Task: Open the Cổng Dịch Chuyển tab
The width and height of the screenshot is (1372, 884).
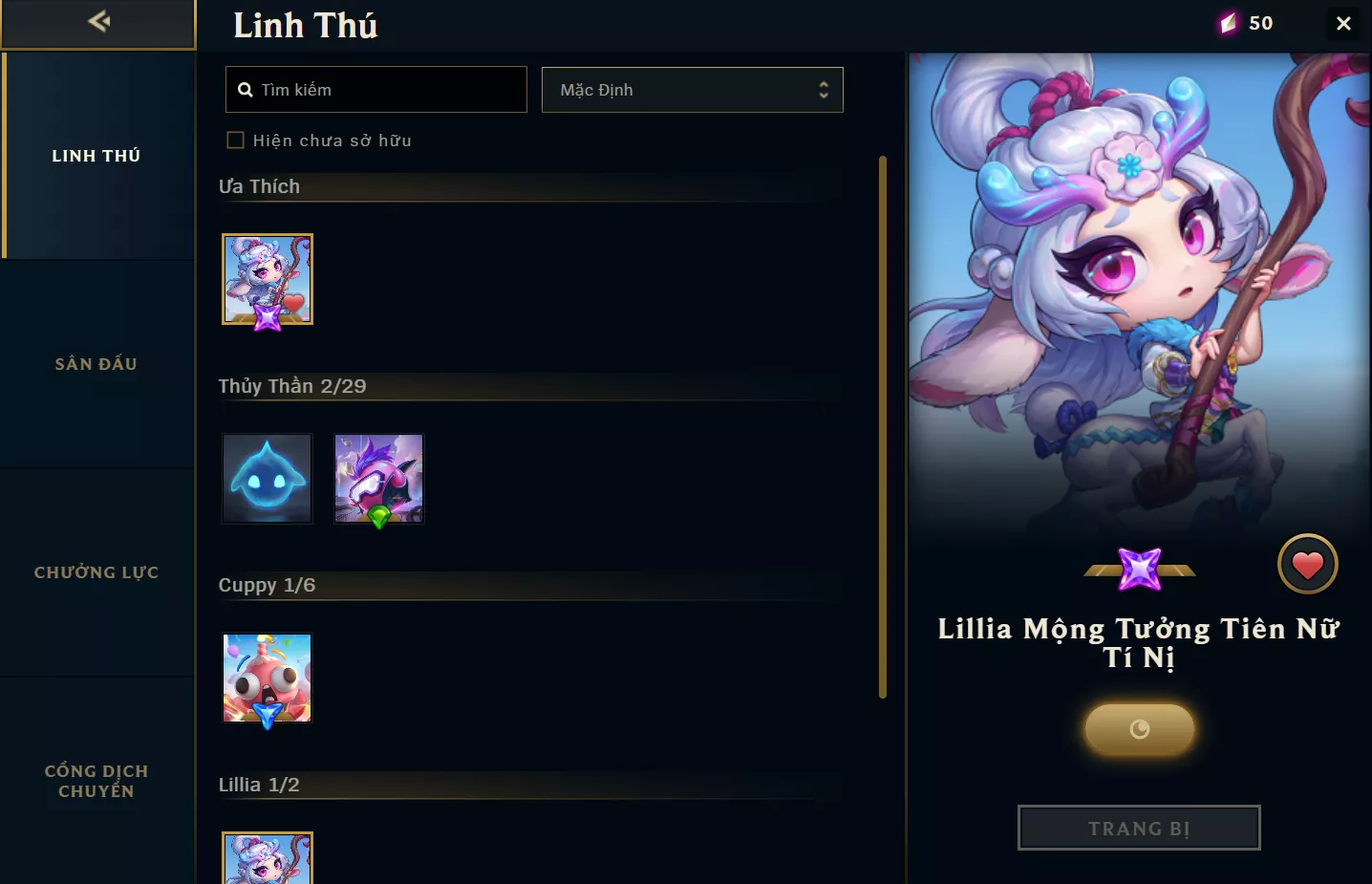Action: tap(96, 781)
